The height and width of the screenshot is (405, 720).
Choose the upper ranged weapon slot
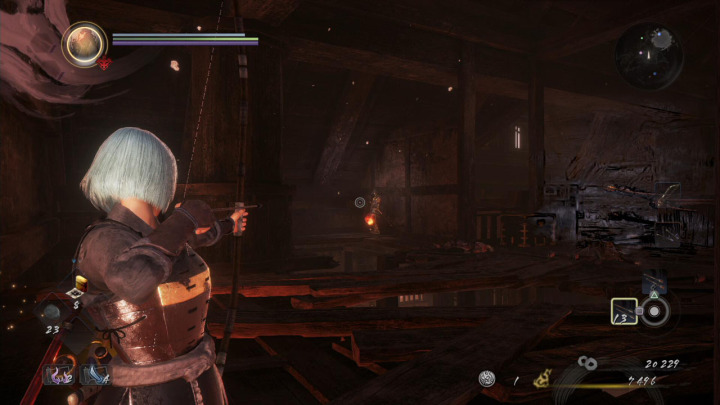pyautogui.click(x=652, y=284)
